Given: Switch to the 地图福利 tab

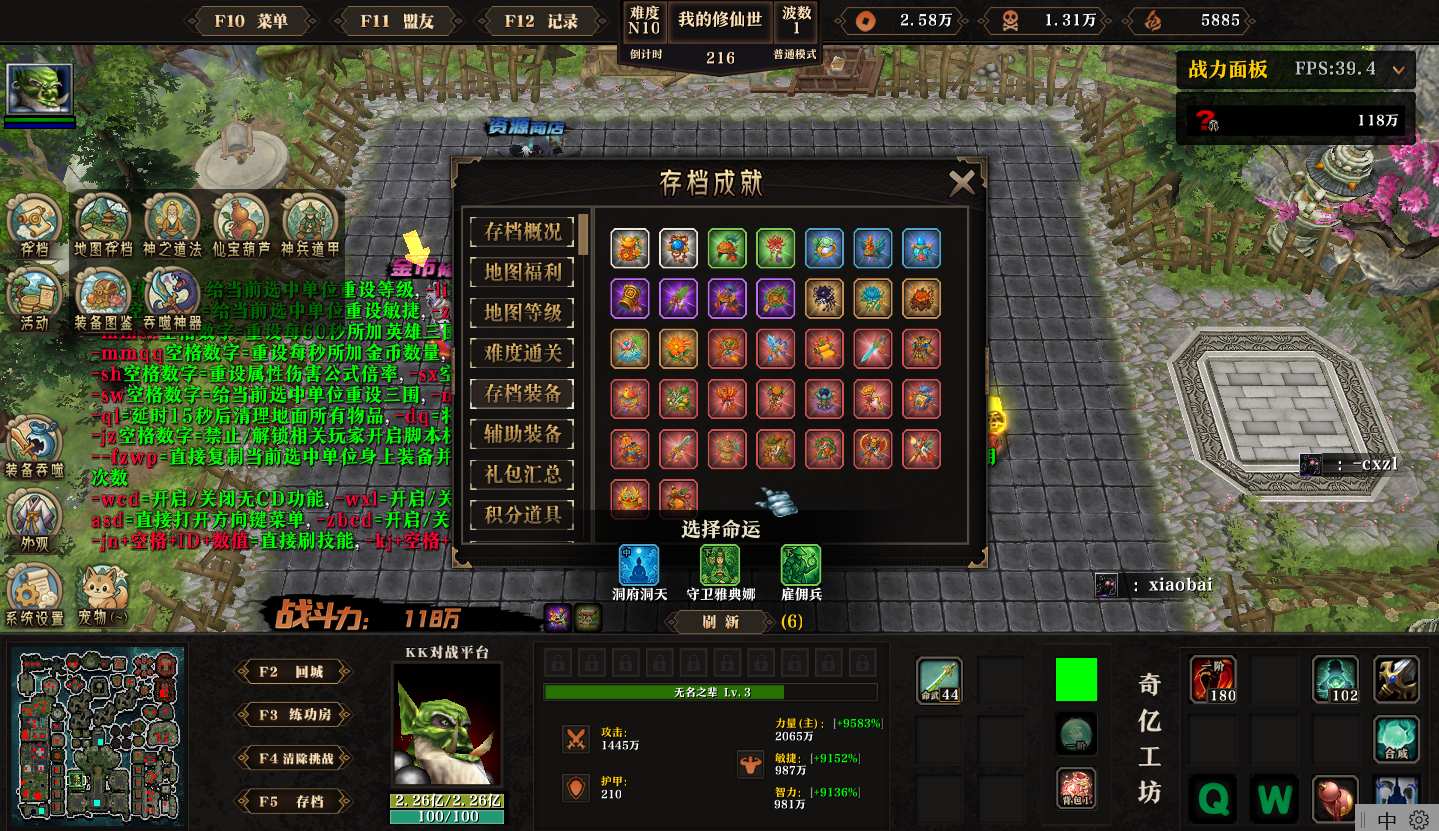Looking at the screenshot, I should pos(522,271).
